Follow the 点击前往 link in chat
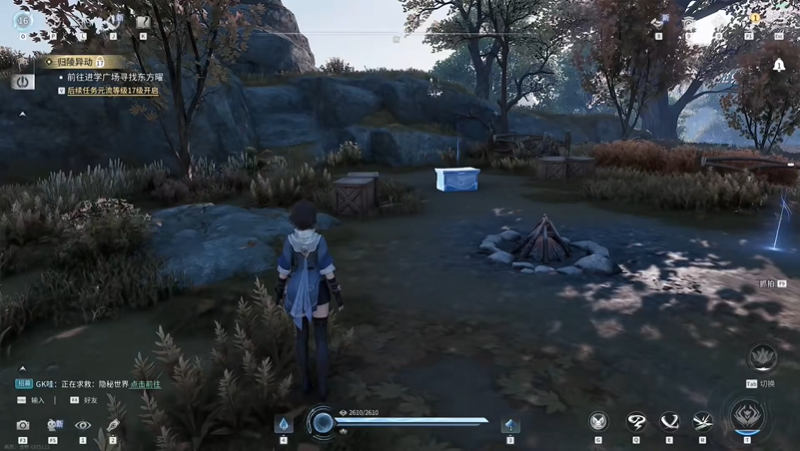 tap(145, 384)
